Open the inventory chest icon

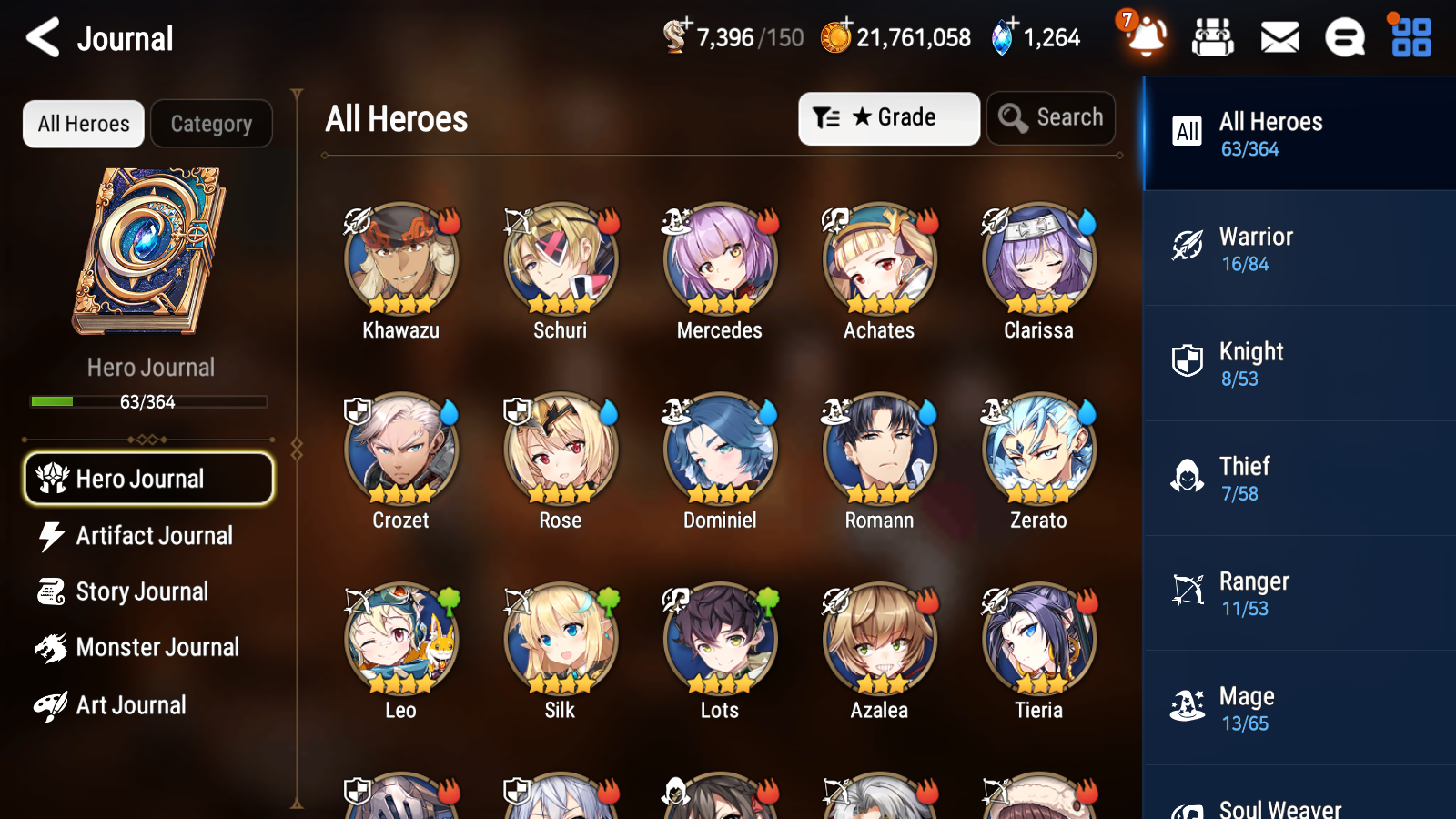click(x=1213, y=38)
